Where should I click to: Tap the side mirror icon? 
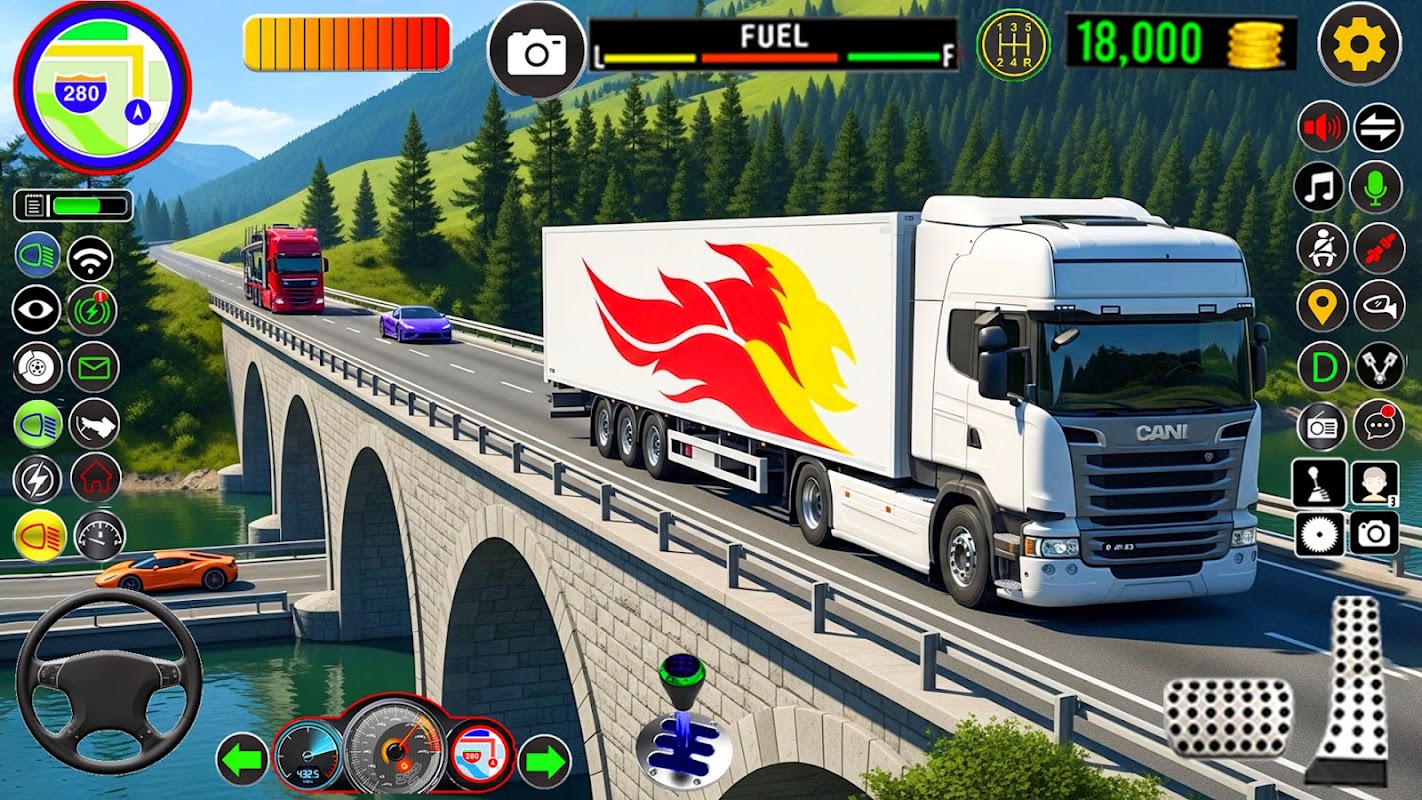pos(1378,306)
